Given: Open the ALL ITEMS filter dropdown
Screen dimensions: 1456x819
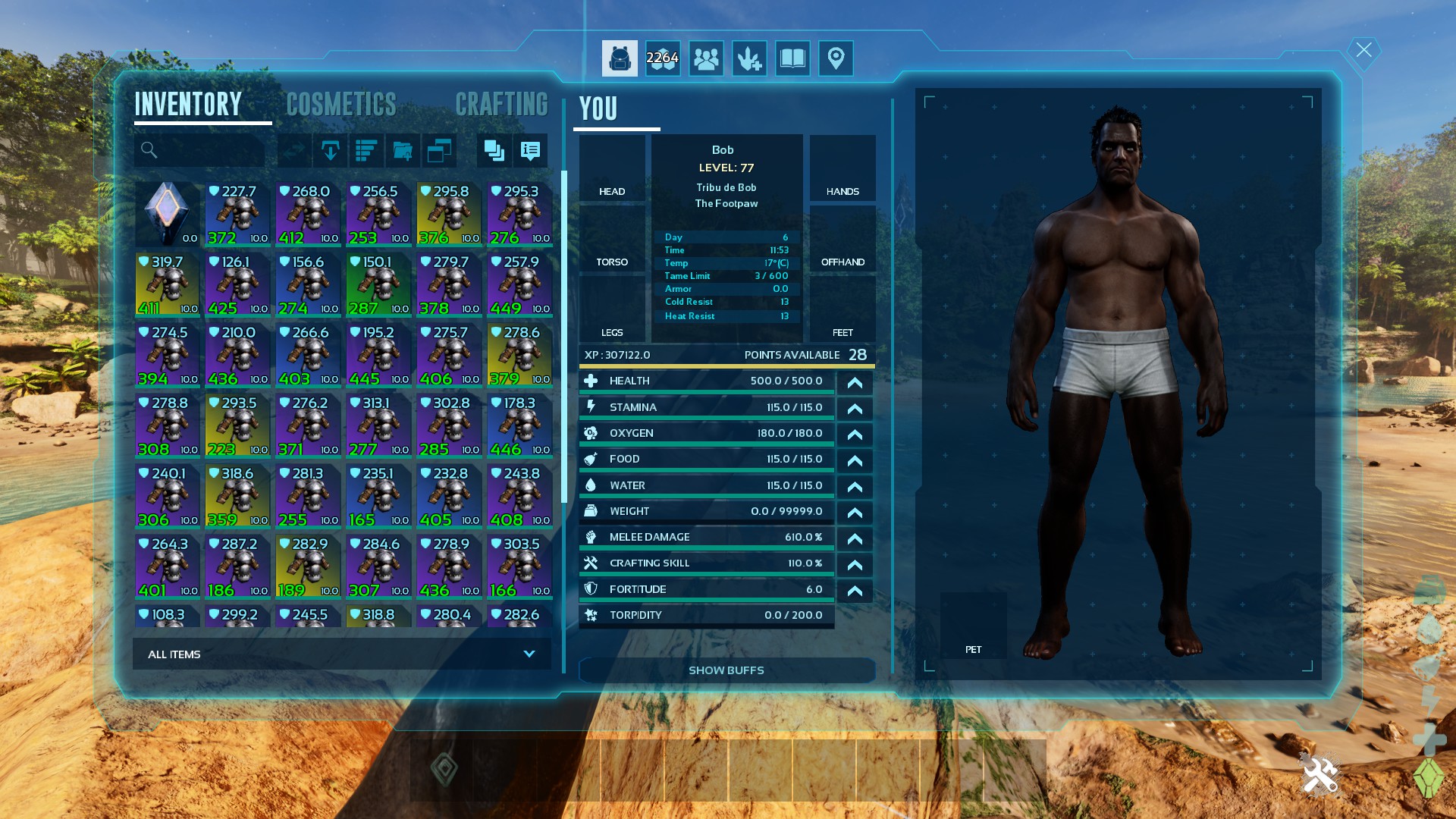Looking at the screenshot, I should [x=340, y=654].
